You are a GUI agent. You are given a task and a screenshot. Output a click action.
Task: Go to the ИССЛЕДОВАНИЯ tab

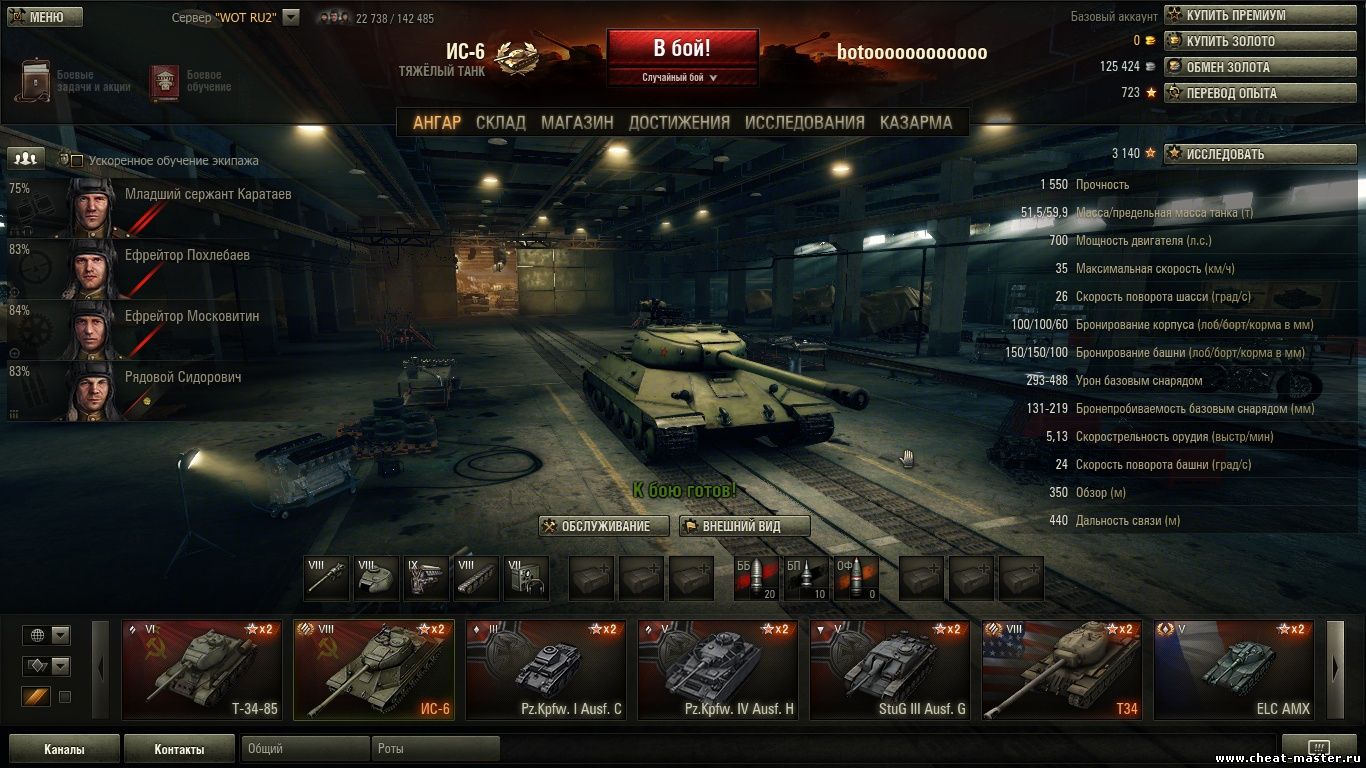(804, 122)
